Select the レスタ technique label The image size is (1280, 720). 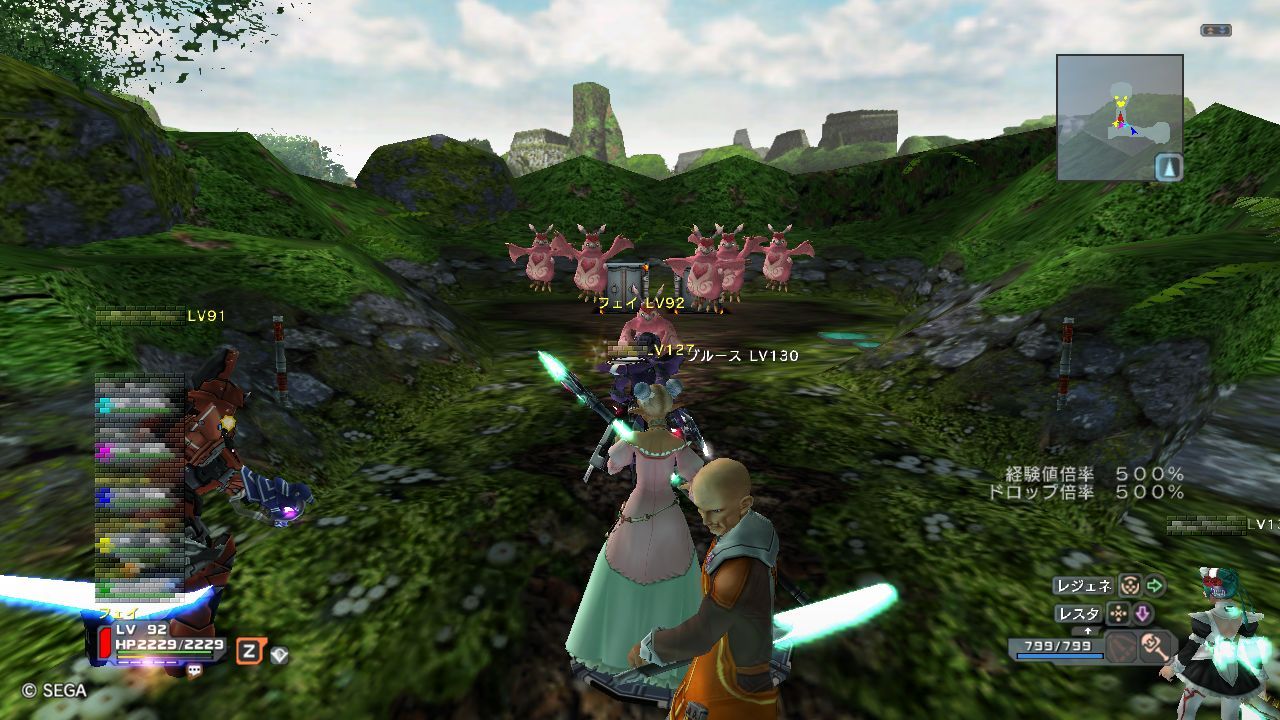pos(1078,613)
